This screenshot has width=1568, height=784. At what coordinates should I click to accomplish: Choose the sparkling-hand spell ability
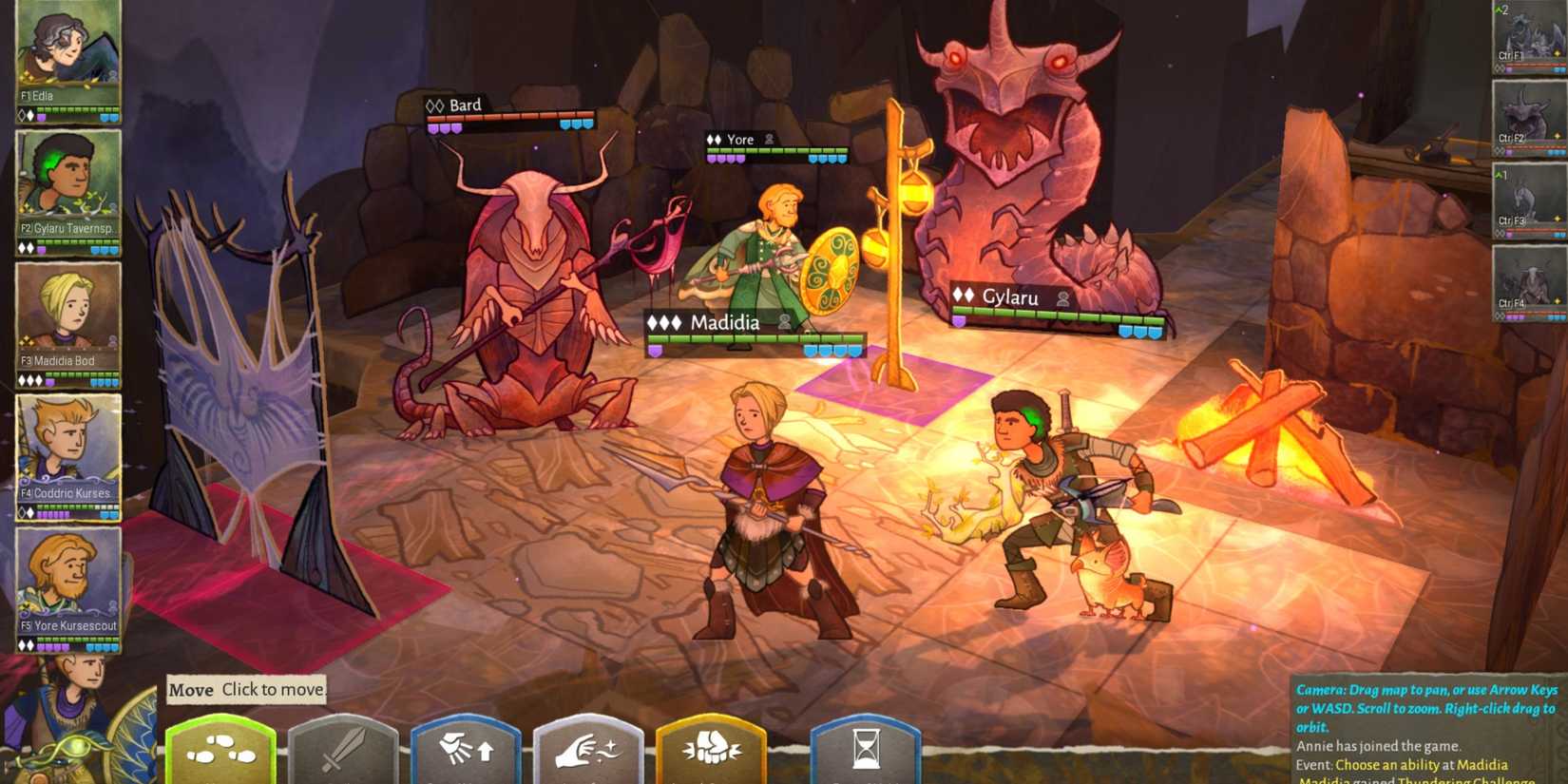(589, 751)
